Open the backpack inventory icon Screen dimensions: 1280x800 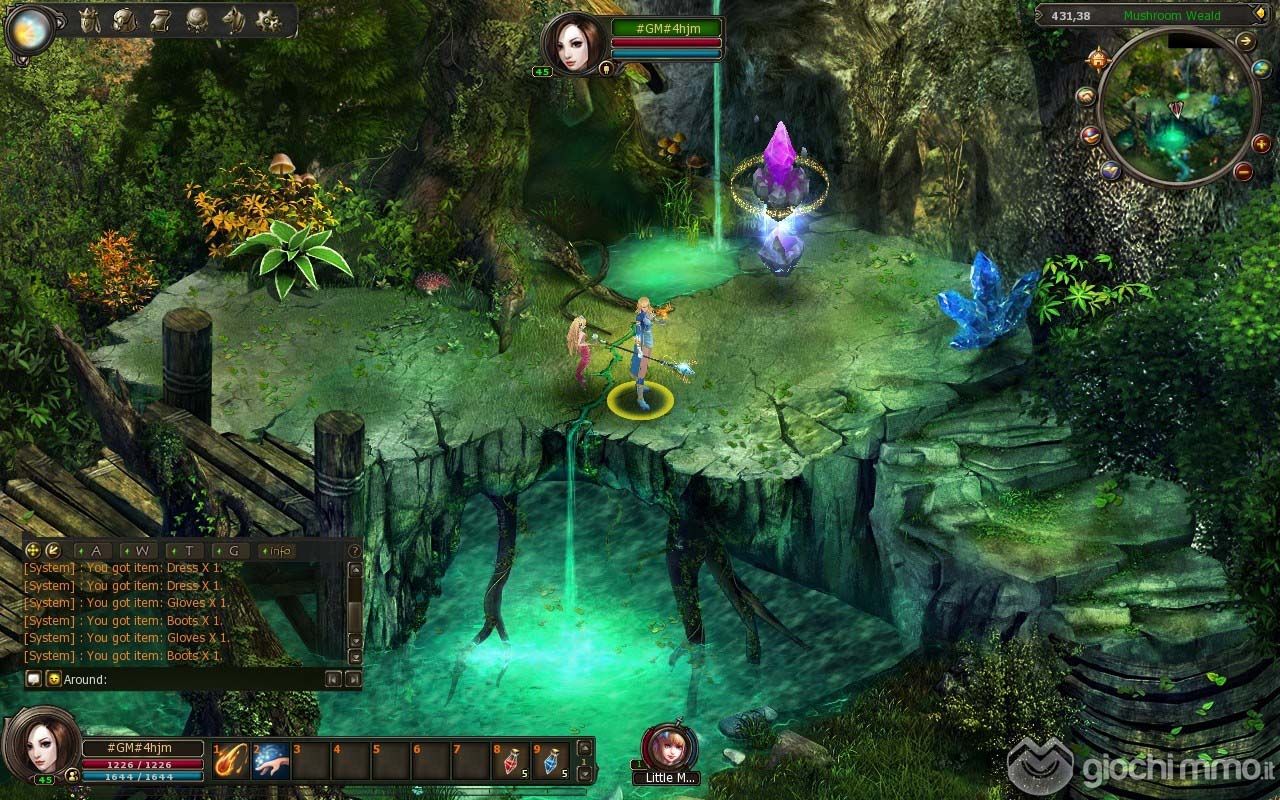(124, 20)
